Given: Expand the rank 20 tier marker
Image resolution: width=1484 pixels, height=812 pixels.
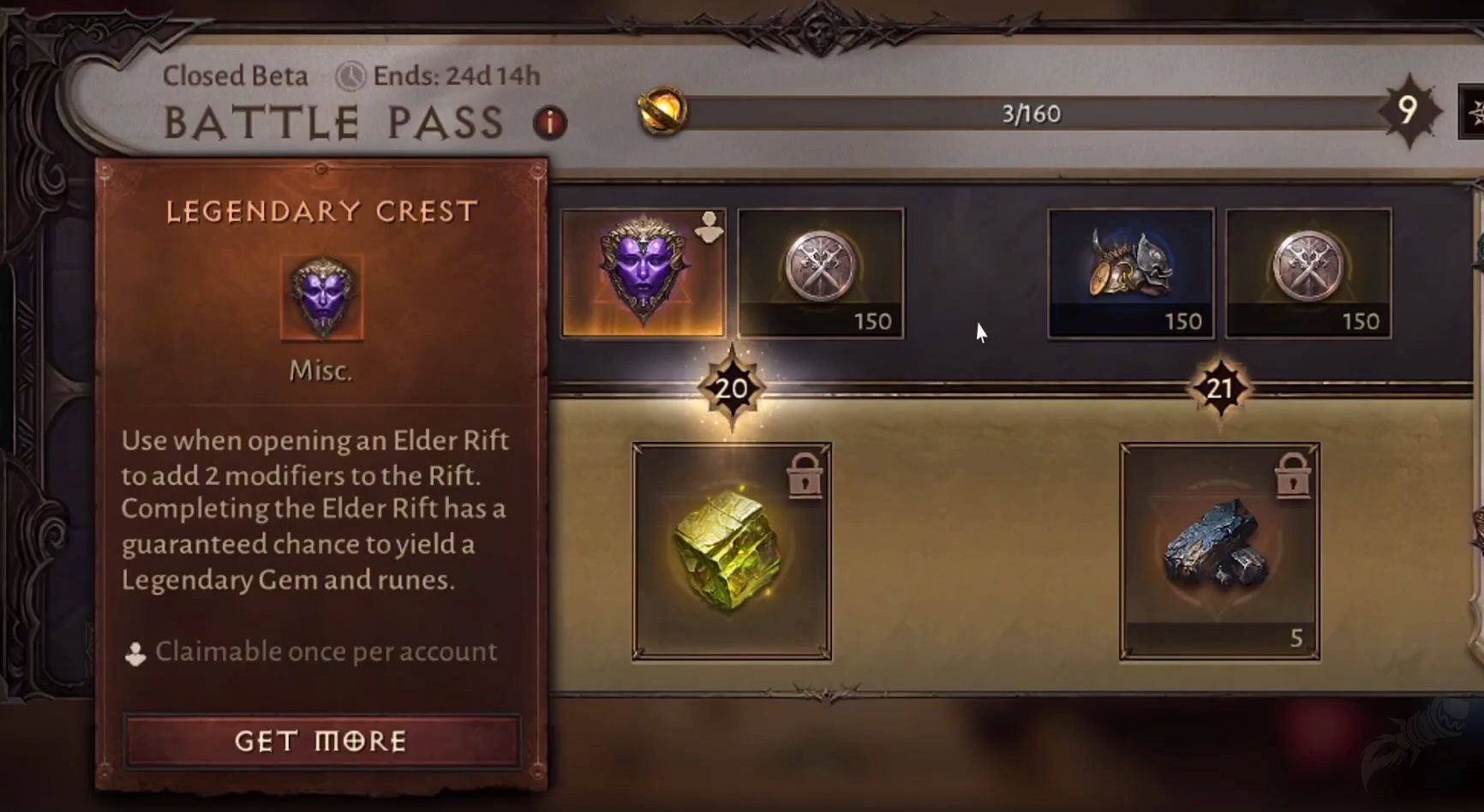Looking at the screenshot, I should point(731,387).
